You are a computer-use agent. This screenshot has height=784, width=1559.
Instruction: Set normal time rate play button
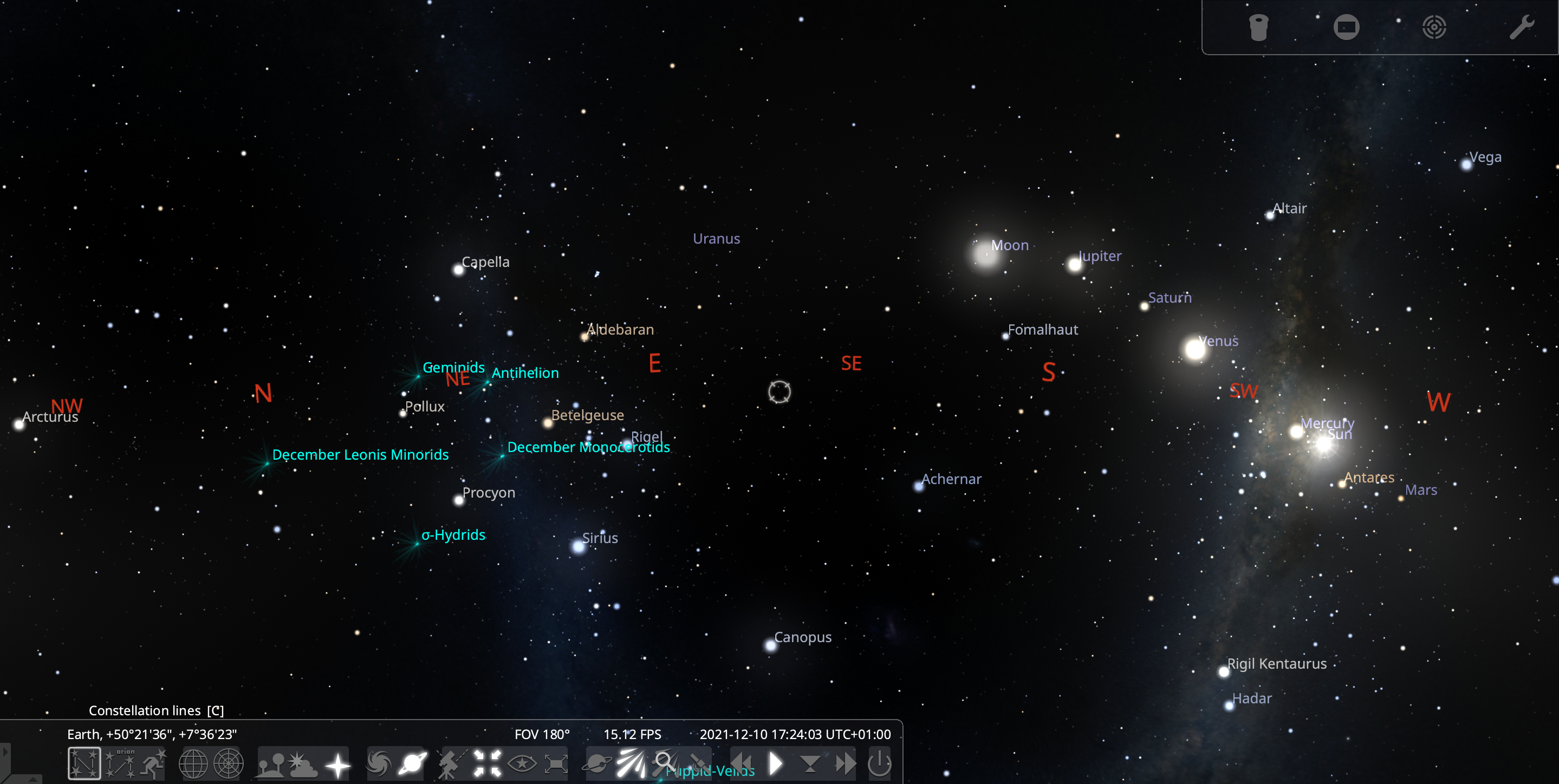[776, 763]
